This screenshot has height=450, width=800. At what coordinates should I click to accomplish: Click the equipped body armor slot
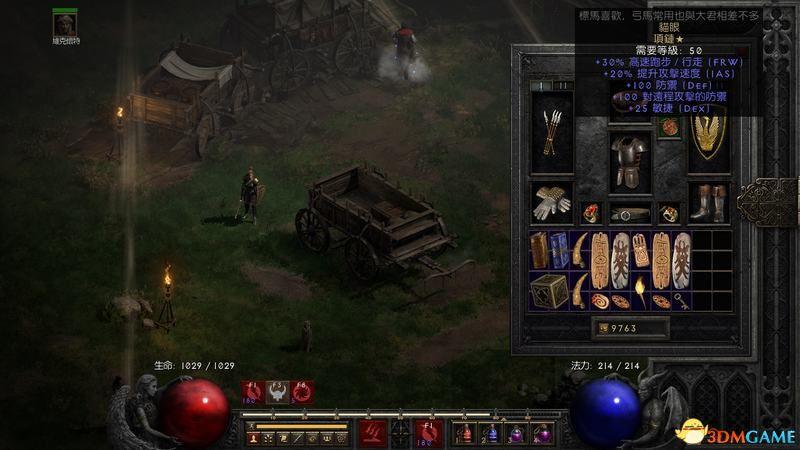tap(630, 158)
